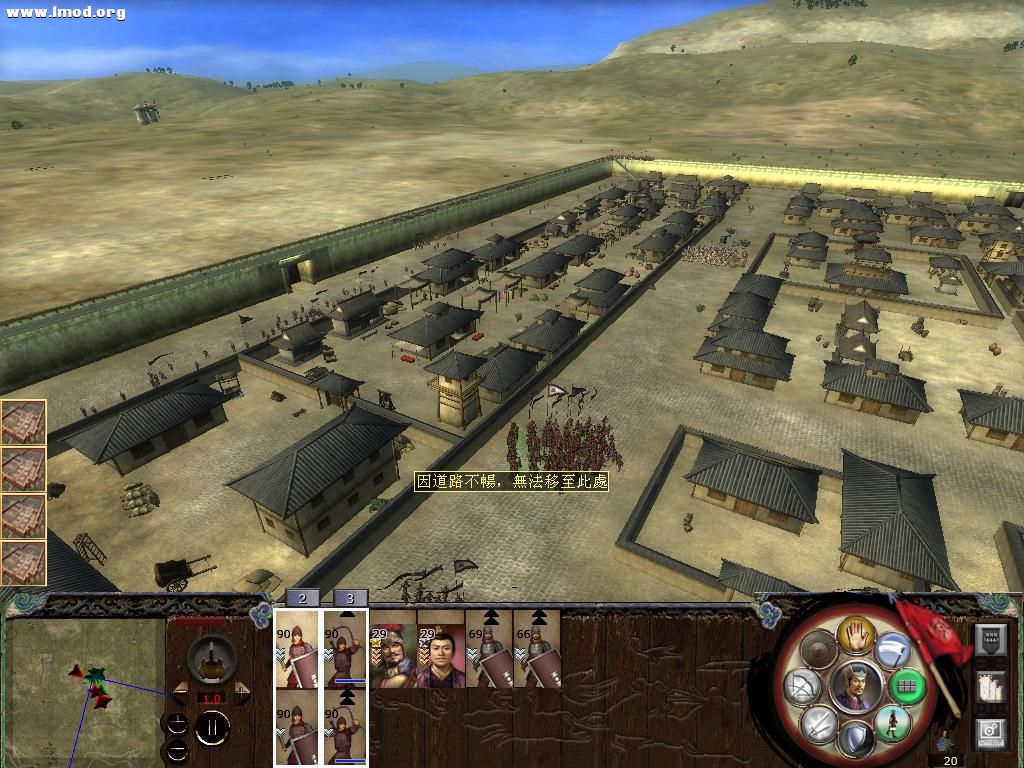
Task: Select the bearded helmeted general card
Action: point(393,656)
